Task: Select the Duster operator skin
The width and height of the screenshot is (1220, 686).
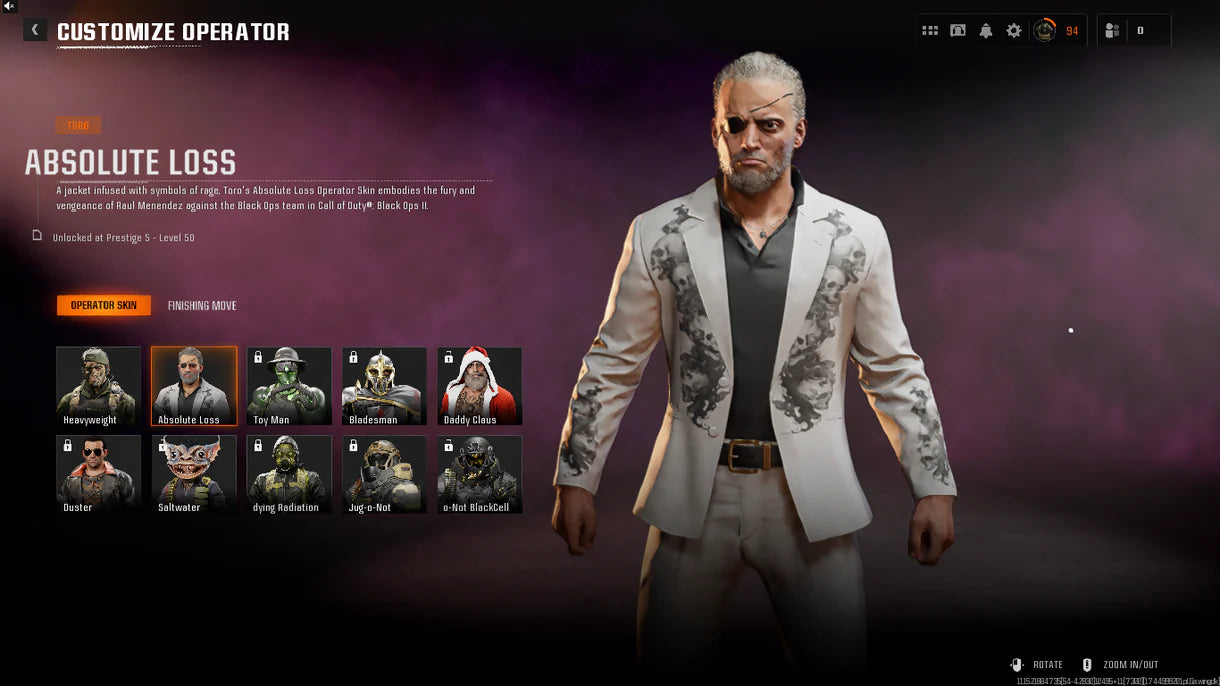Action: coord(98,474)
